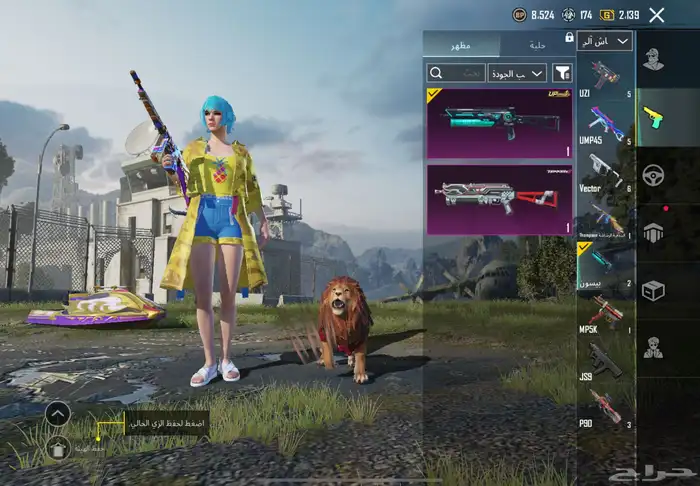The width and height of the screenshot is (700, 486).
Task: Pick the UMP45 from the weapon list
Action: [605, 125]
